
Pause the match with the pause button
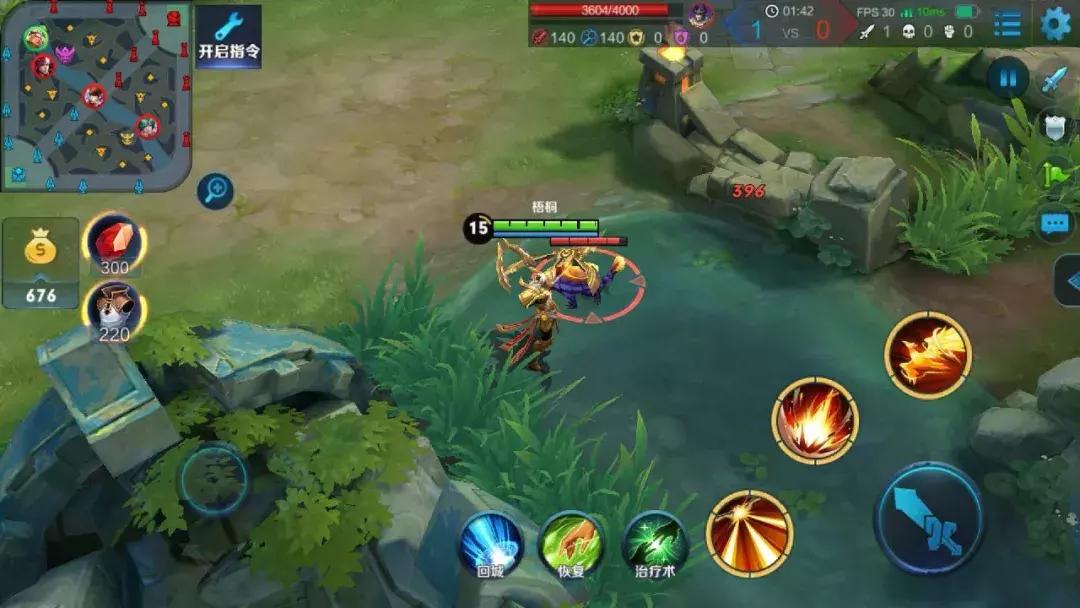pos(1007,78)
